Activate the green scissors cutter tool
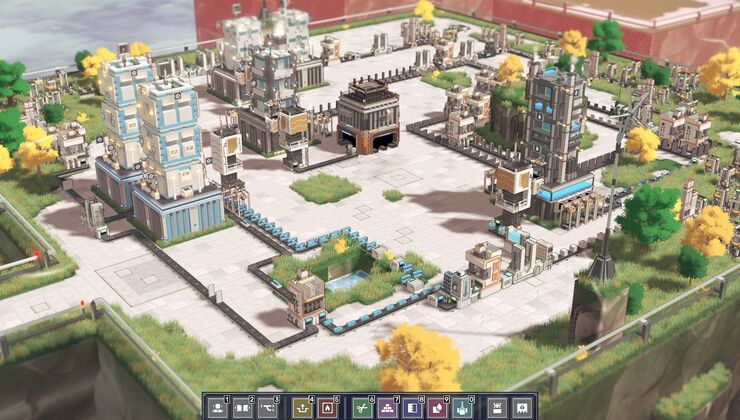Viewport: 740px width, 420px height. click(361, 407)
